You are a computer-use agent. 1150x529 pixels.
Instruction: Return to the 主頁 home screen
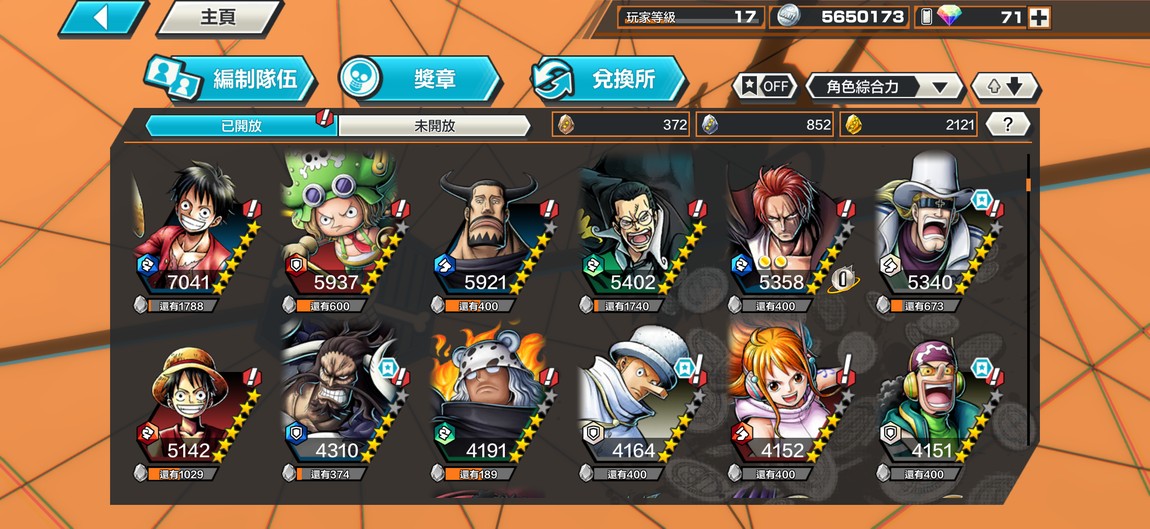point(220,17)
